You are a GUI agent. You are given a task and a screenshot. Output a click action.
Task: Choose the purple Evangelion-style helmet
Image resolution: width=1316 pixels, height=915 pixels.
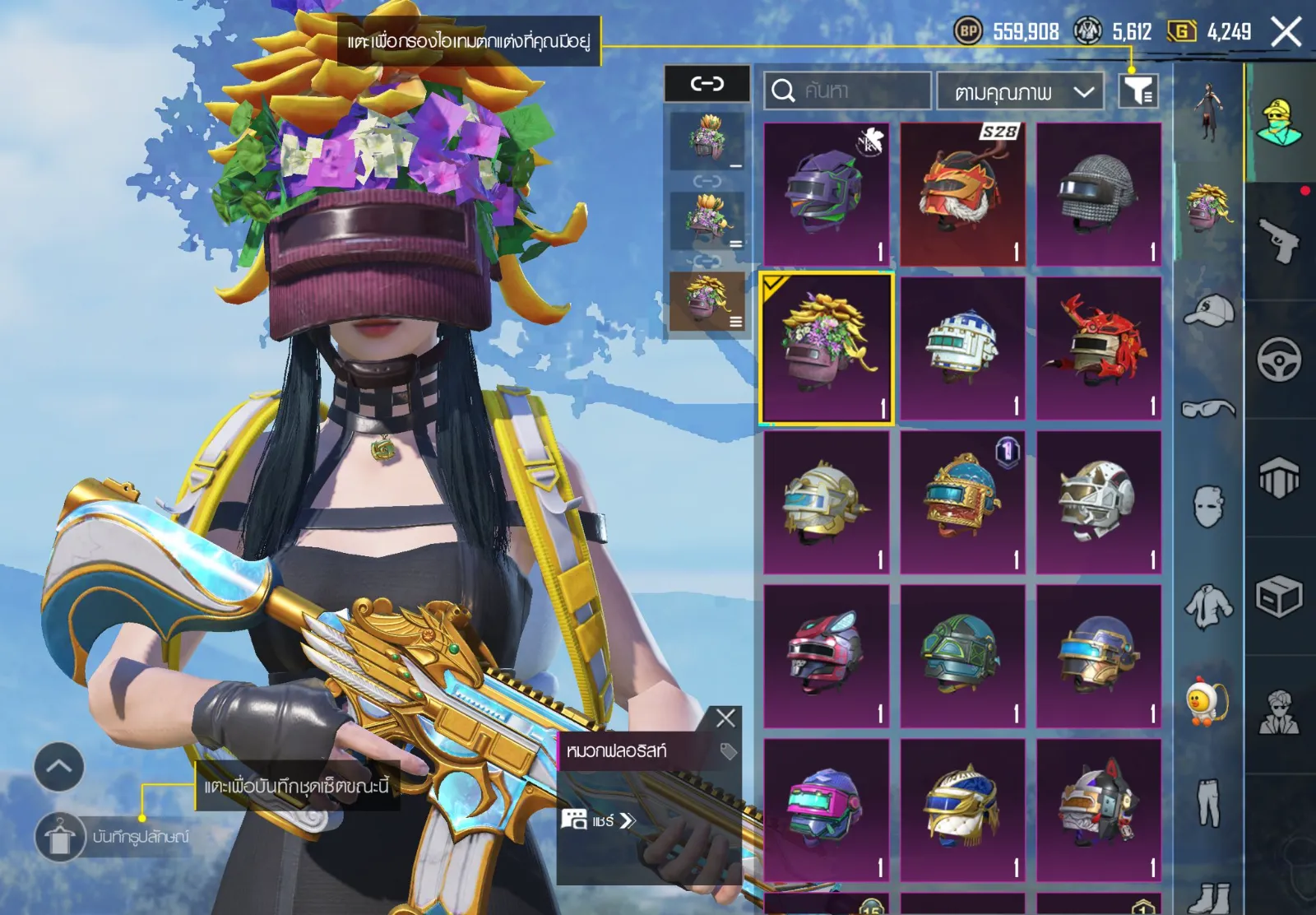pyautogui.click(x=826, y=194)
